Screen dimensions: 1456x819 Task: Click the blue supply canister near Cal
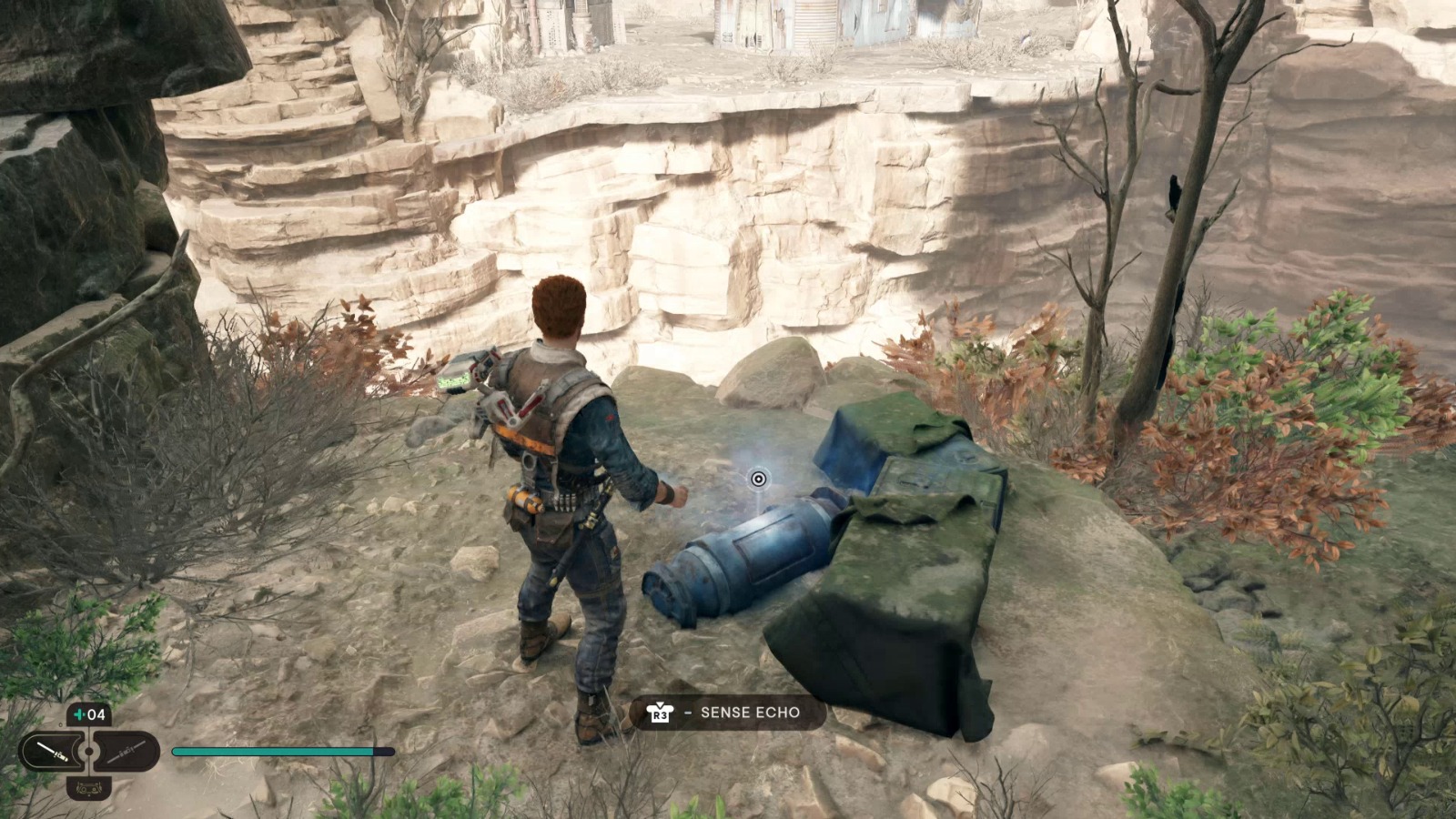click(x=746, y=555)
